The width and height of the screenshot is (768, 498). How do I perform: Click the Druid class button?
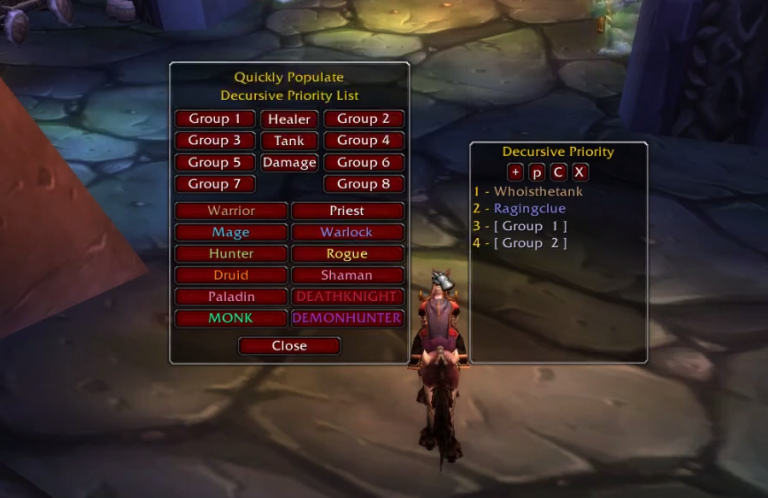tap(231, 275)
